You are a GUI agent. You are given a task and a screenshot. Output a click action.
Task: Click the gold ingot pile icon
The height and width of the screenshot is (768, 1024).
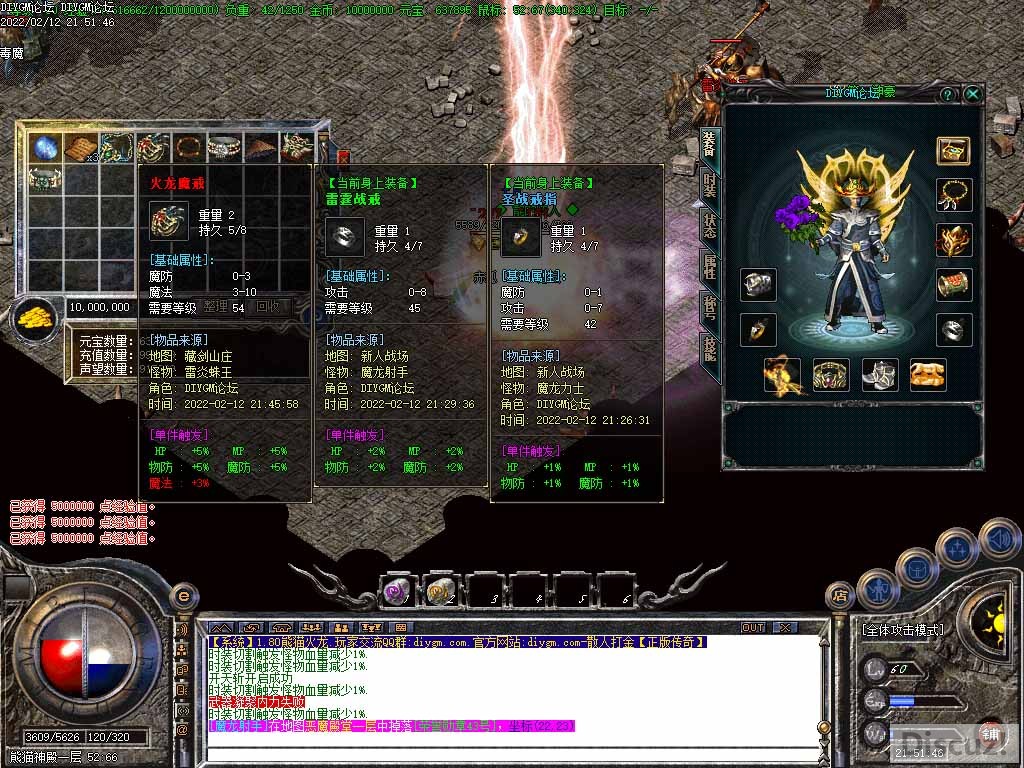pyautogui.click(x=37, y=317)
